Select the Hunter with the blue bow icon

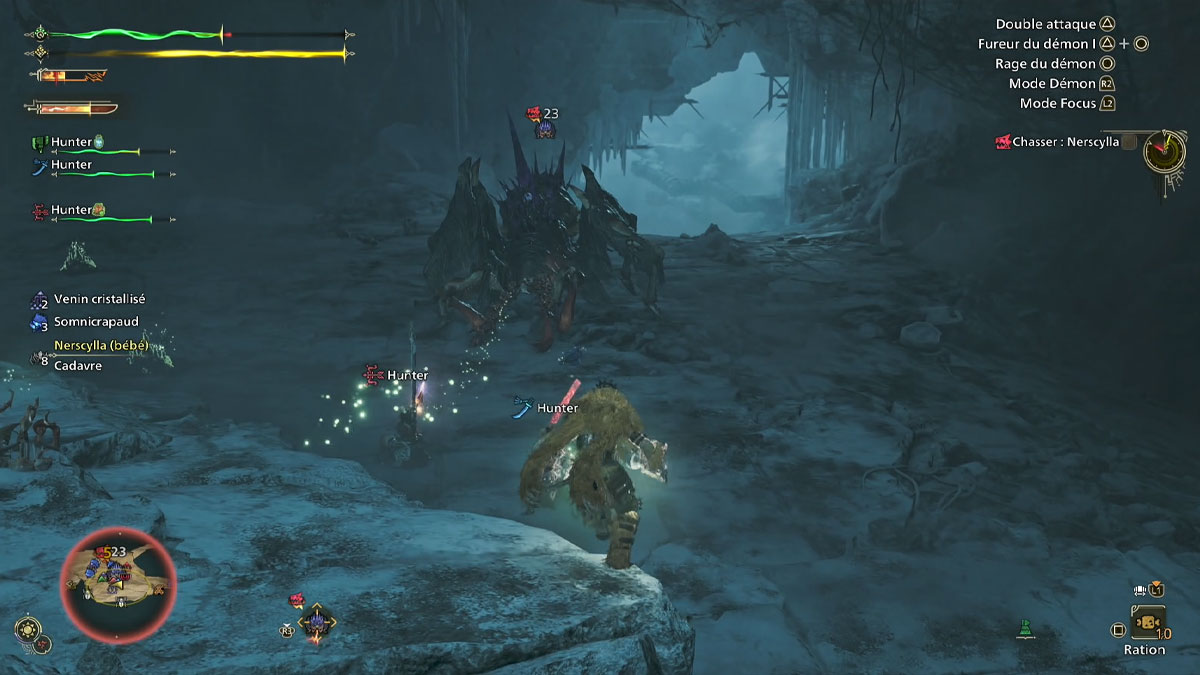pyautogui.click(x=70, y=165)
